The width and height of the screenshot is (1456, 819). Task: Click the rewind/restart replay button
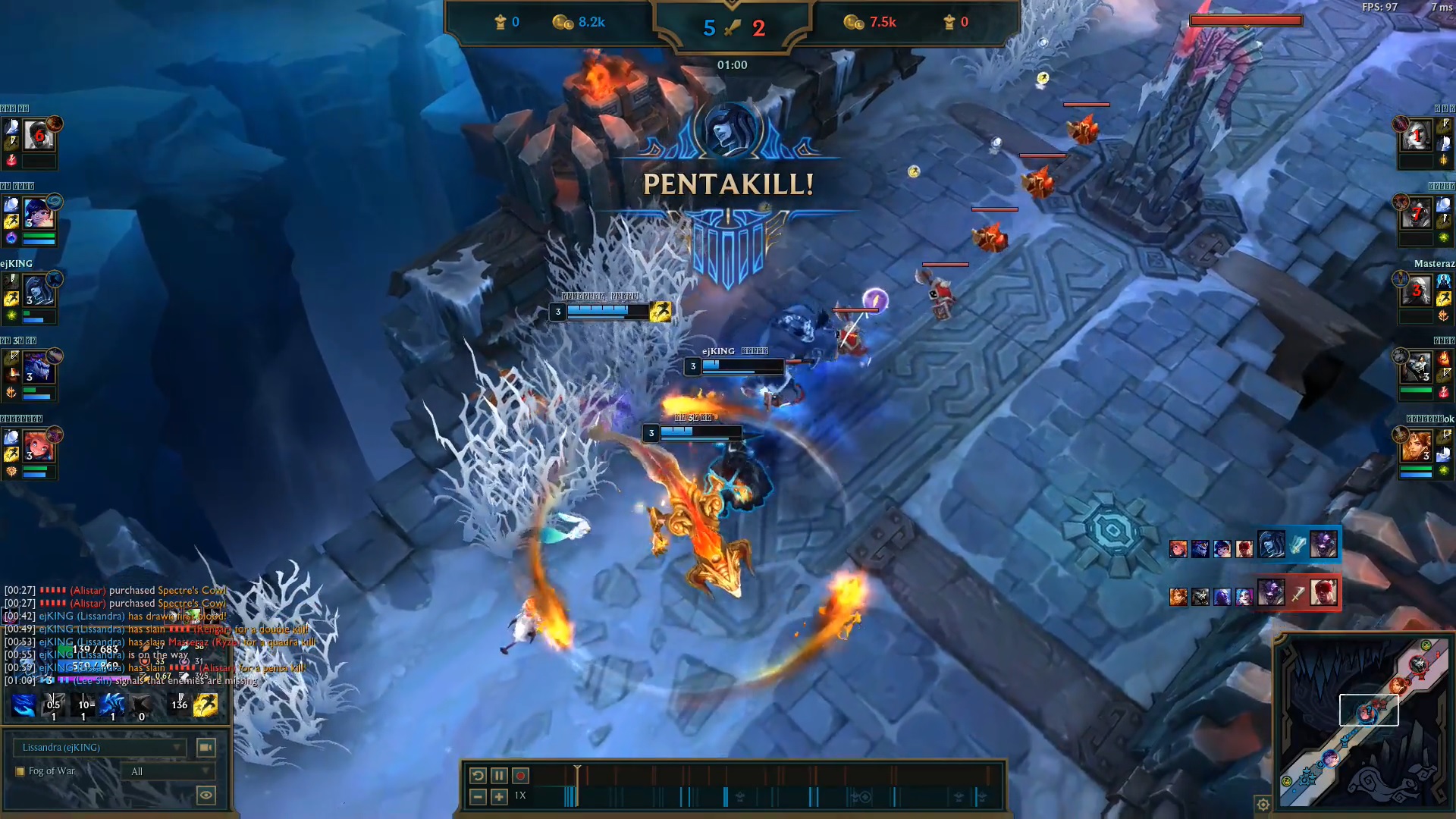click(x=478, y=775)
